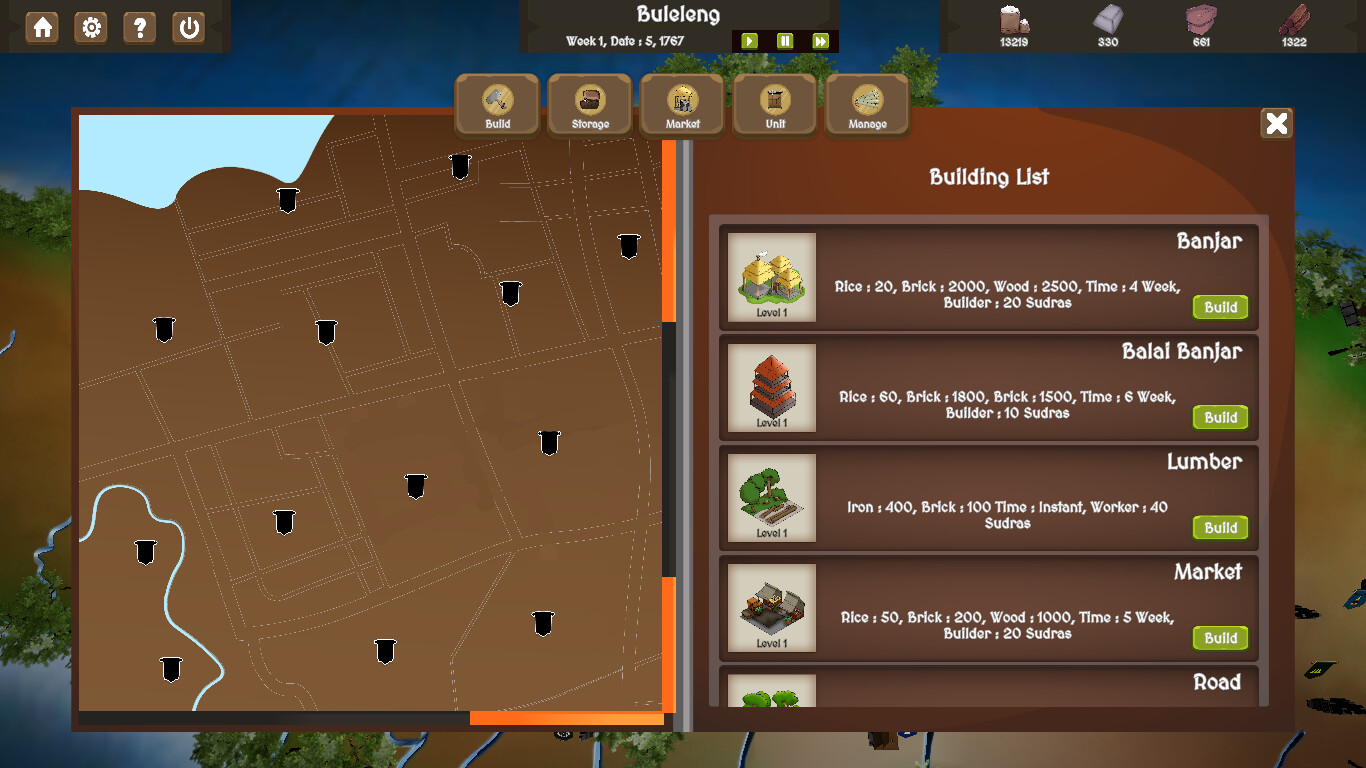Click the iron resource icon

pos(1106,20)
